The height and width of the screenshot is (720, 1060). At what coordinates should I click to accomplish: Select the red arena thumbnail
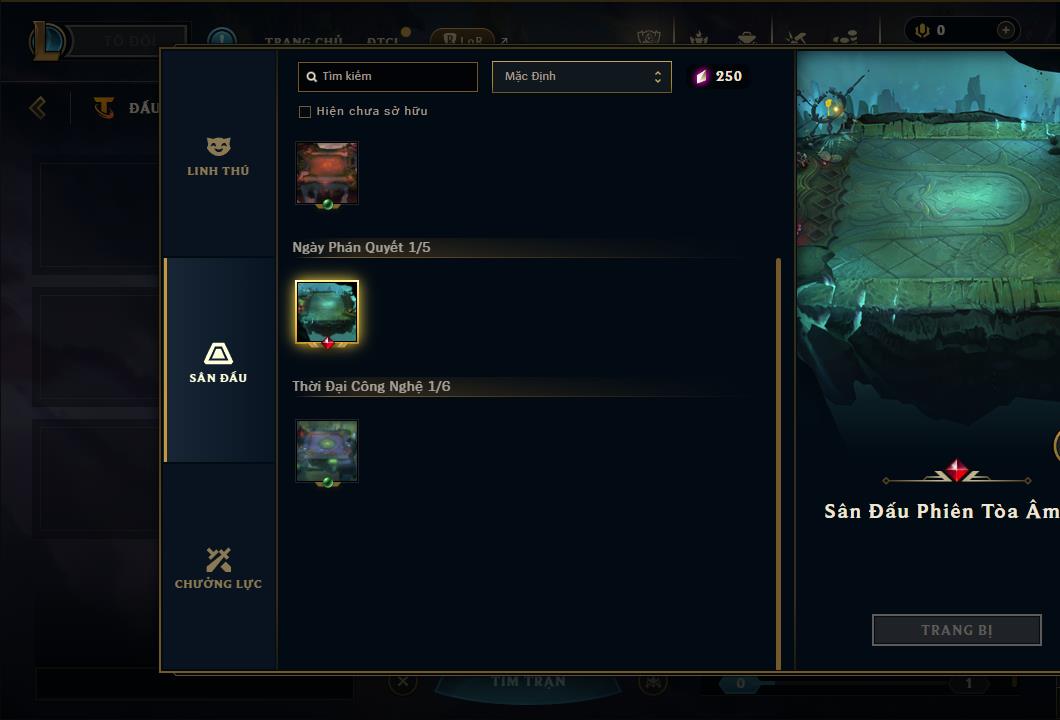[327, 173]
